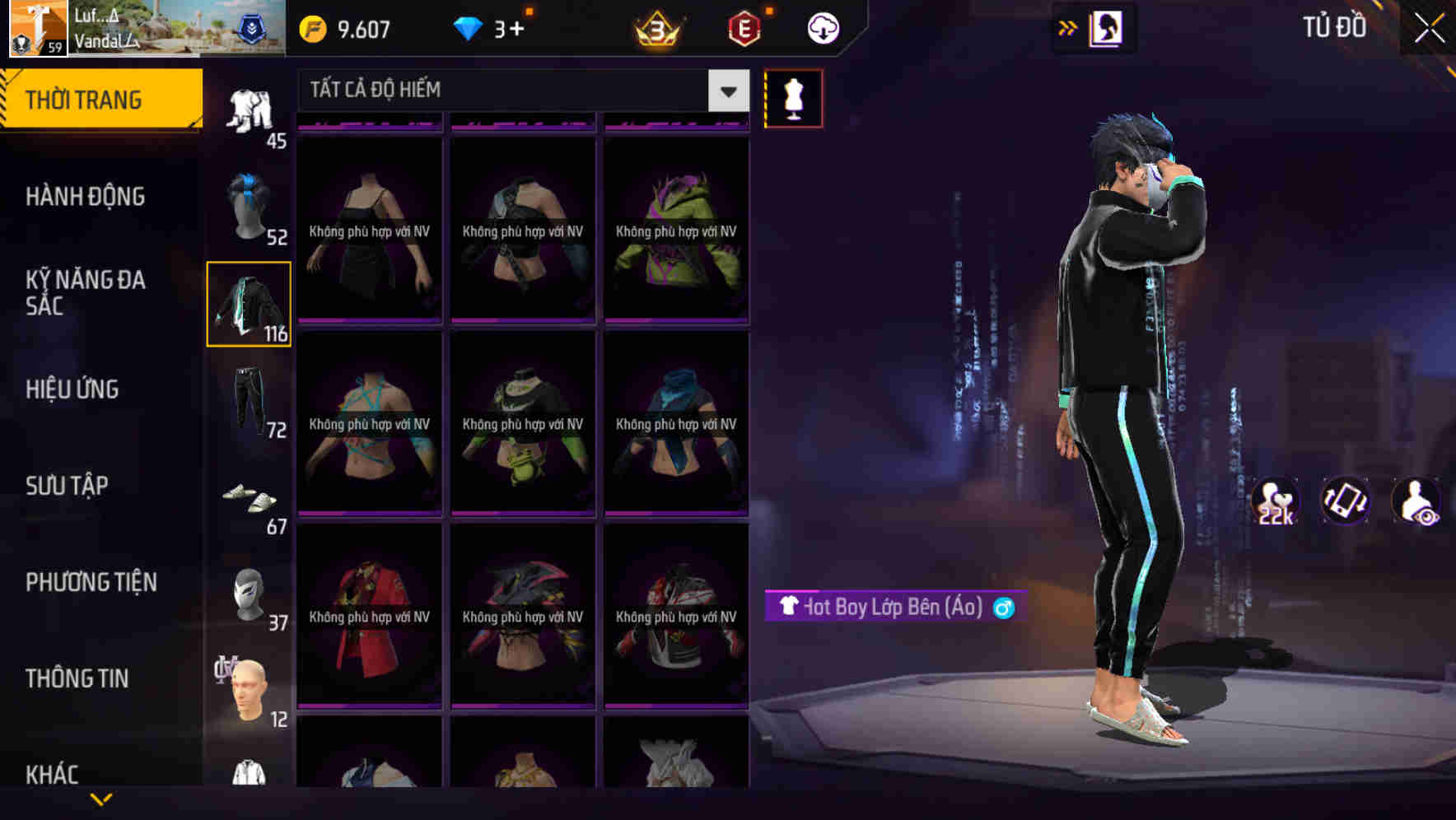Select the hairstyle category icon showing 52 items
1456x820 pixels.
(250, 206)
